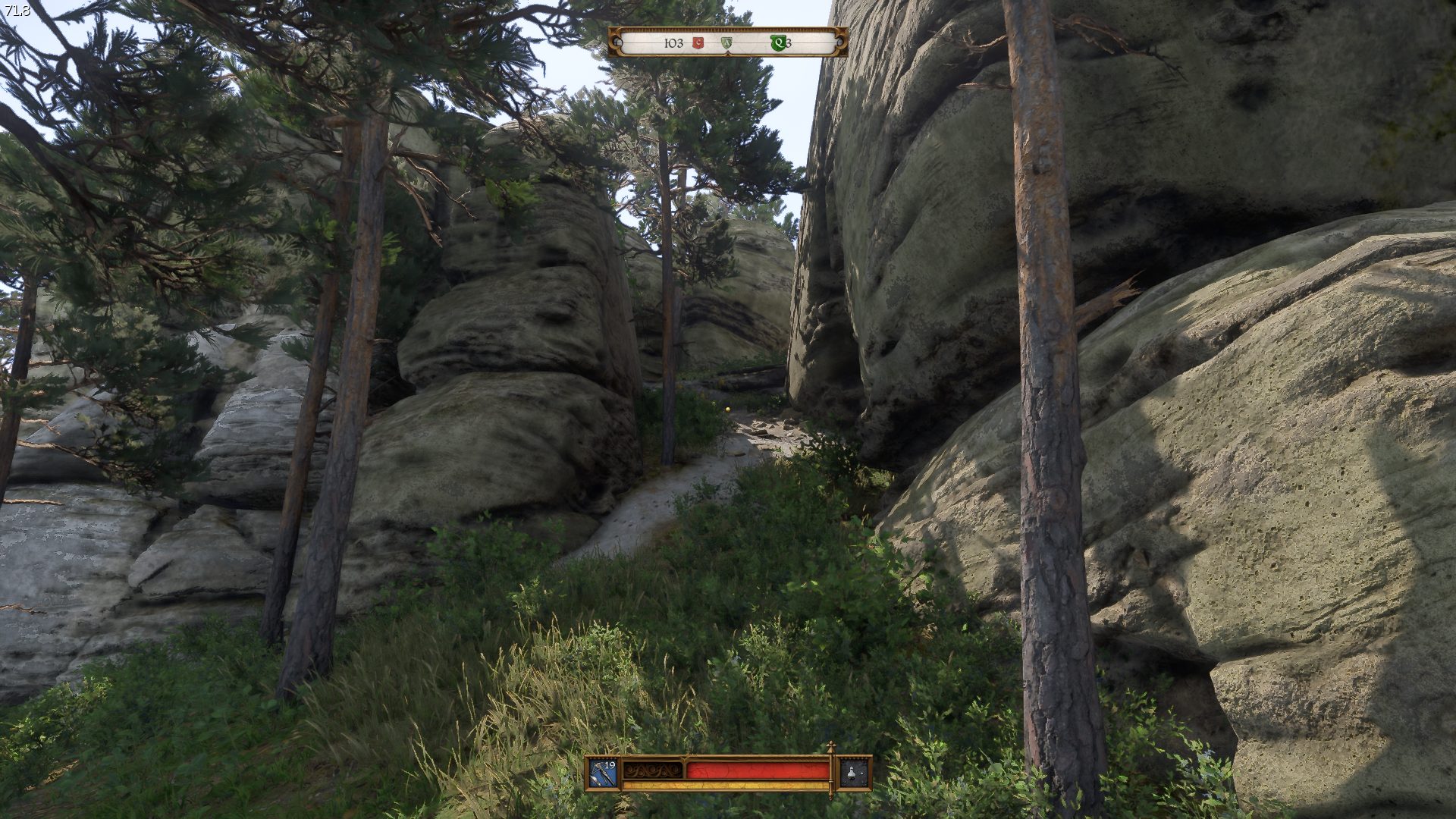Screen dimensions: 1456x819
Task: Select the crossbow weapon slot icon
Action: pos(604,773)
